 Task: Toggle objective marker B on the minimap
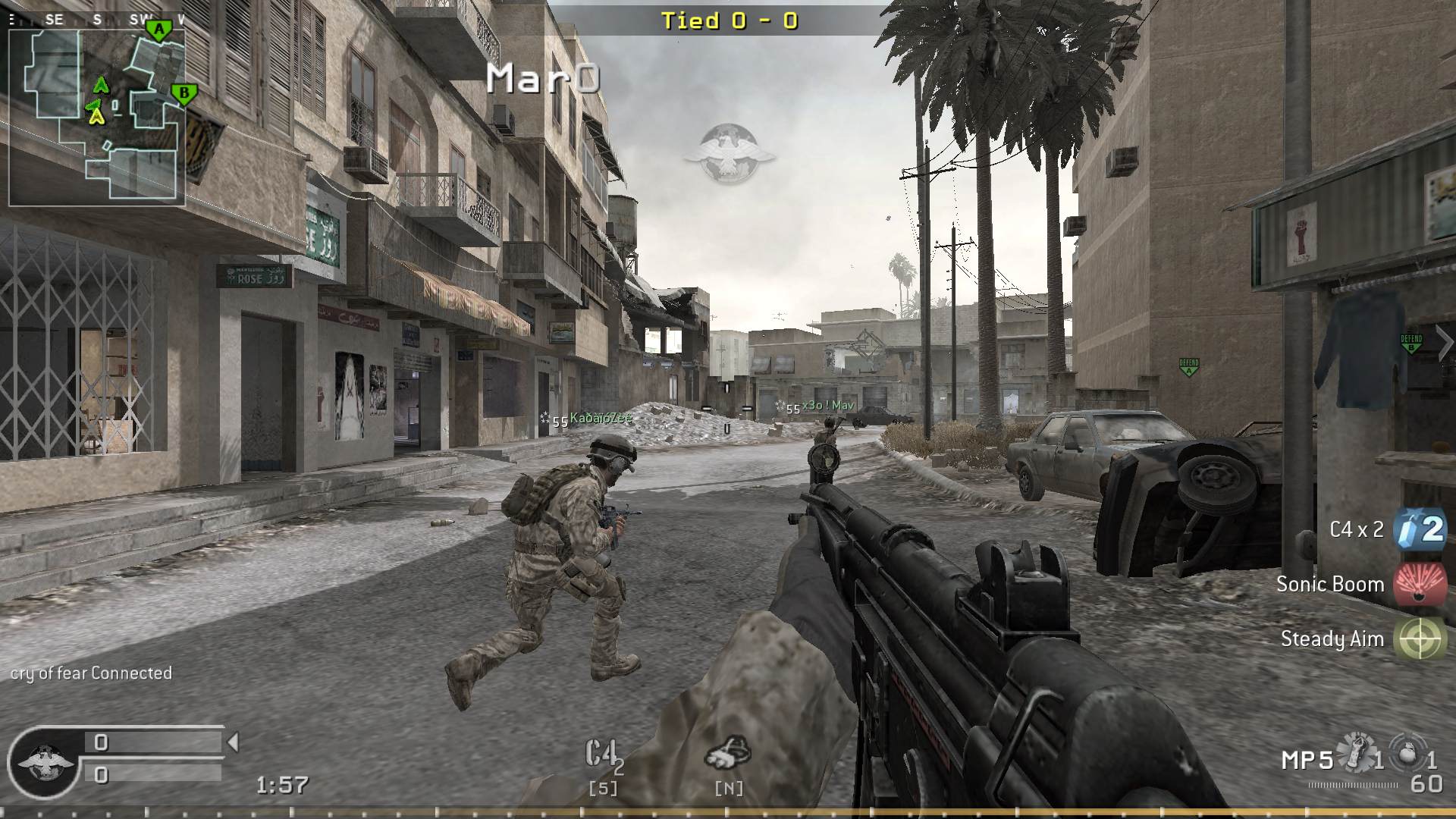click(184, 92)
